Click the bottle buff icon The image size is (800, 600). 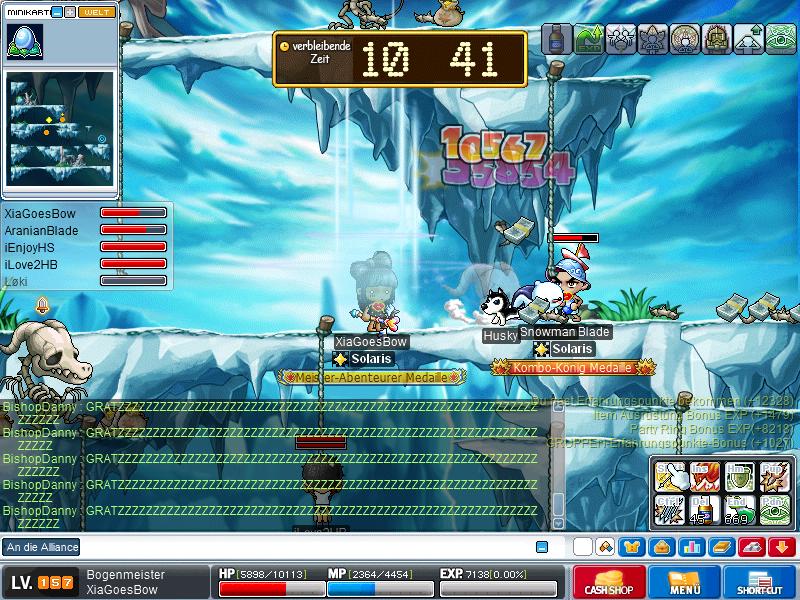555,39
